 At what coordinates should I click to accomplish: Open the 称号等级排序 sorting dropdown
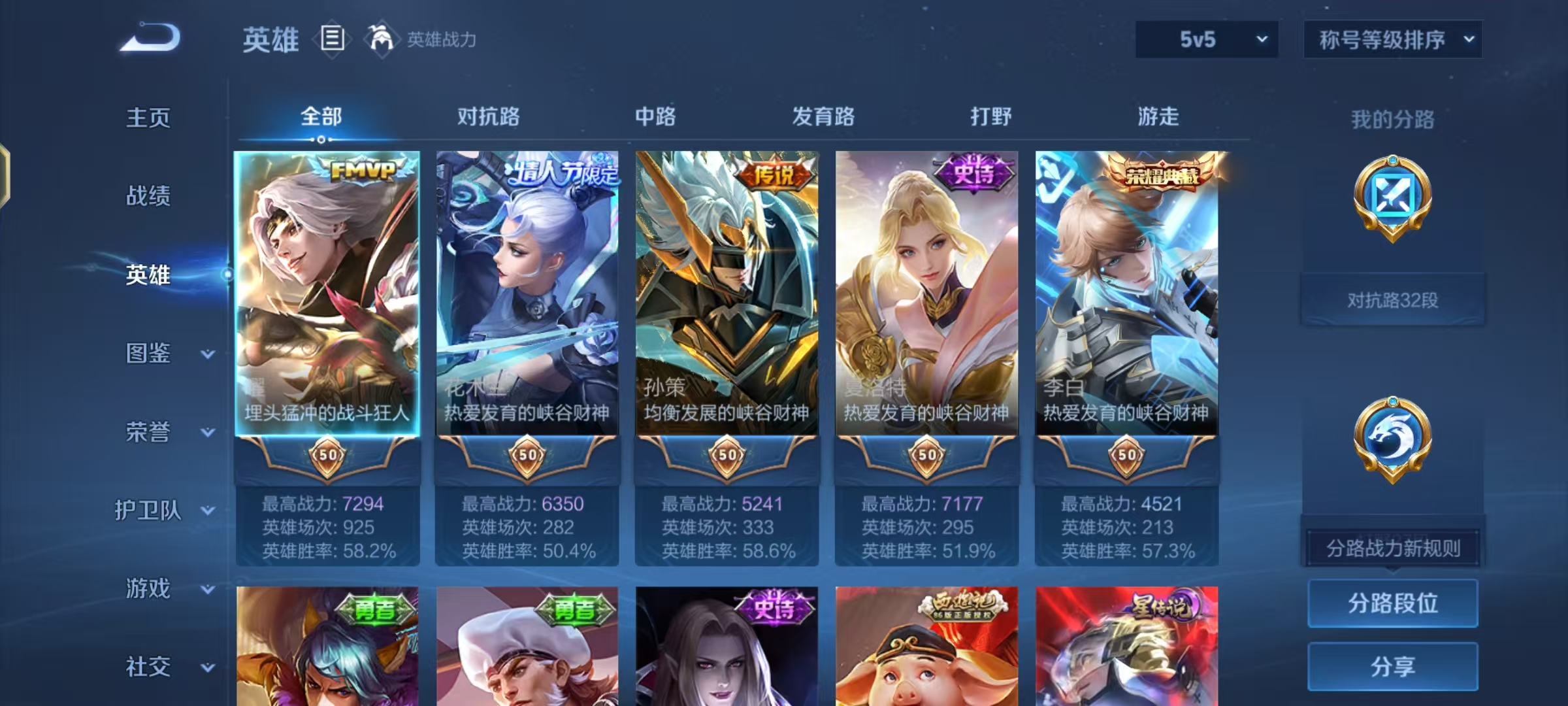[x=1392, y=39]
